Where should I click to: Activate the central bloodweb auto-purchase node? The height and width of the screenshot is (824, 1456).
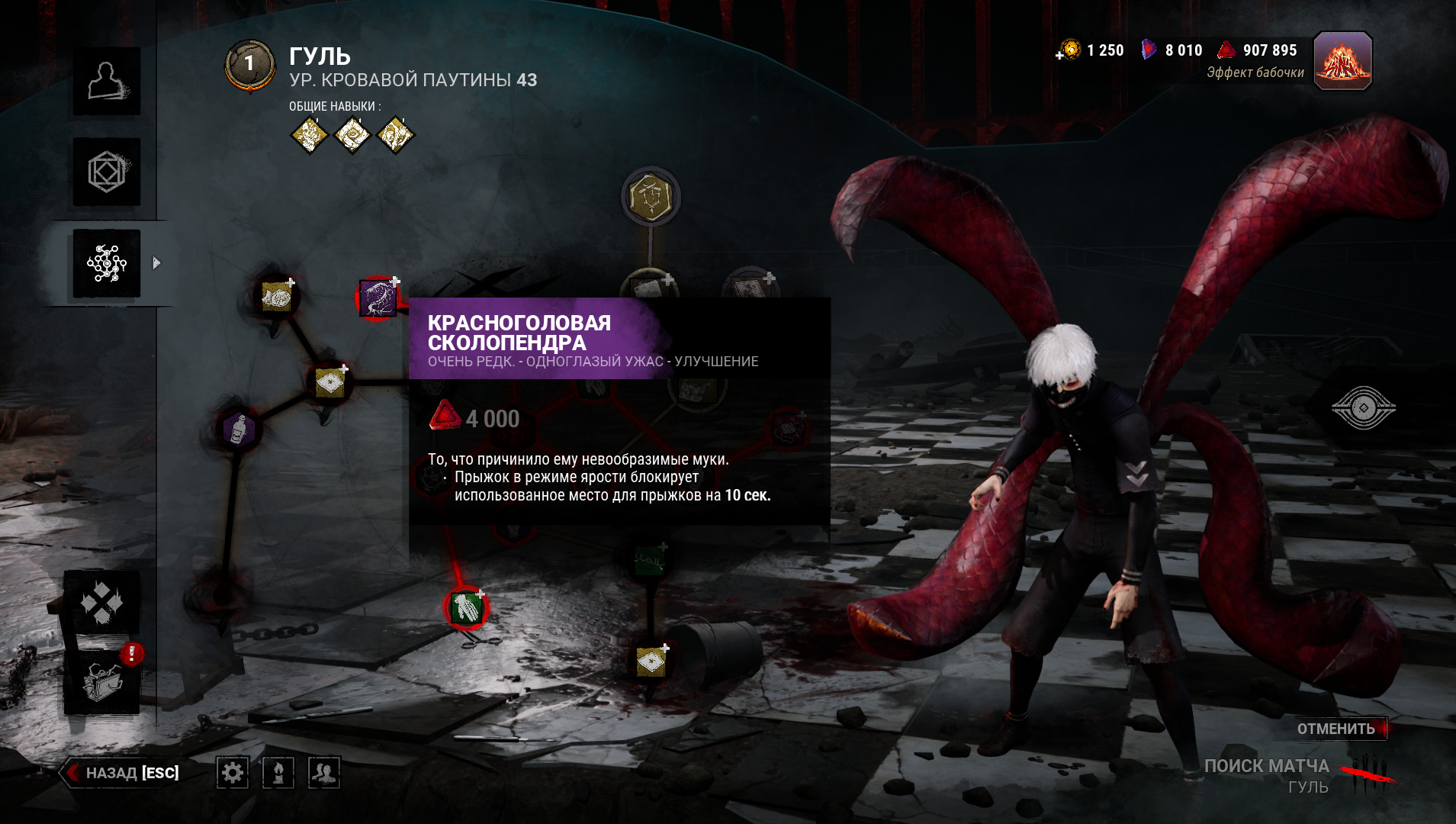tap(651, 197)
